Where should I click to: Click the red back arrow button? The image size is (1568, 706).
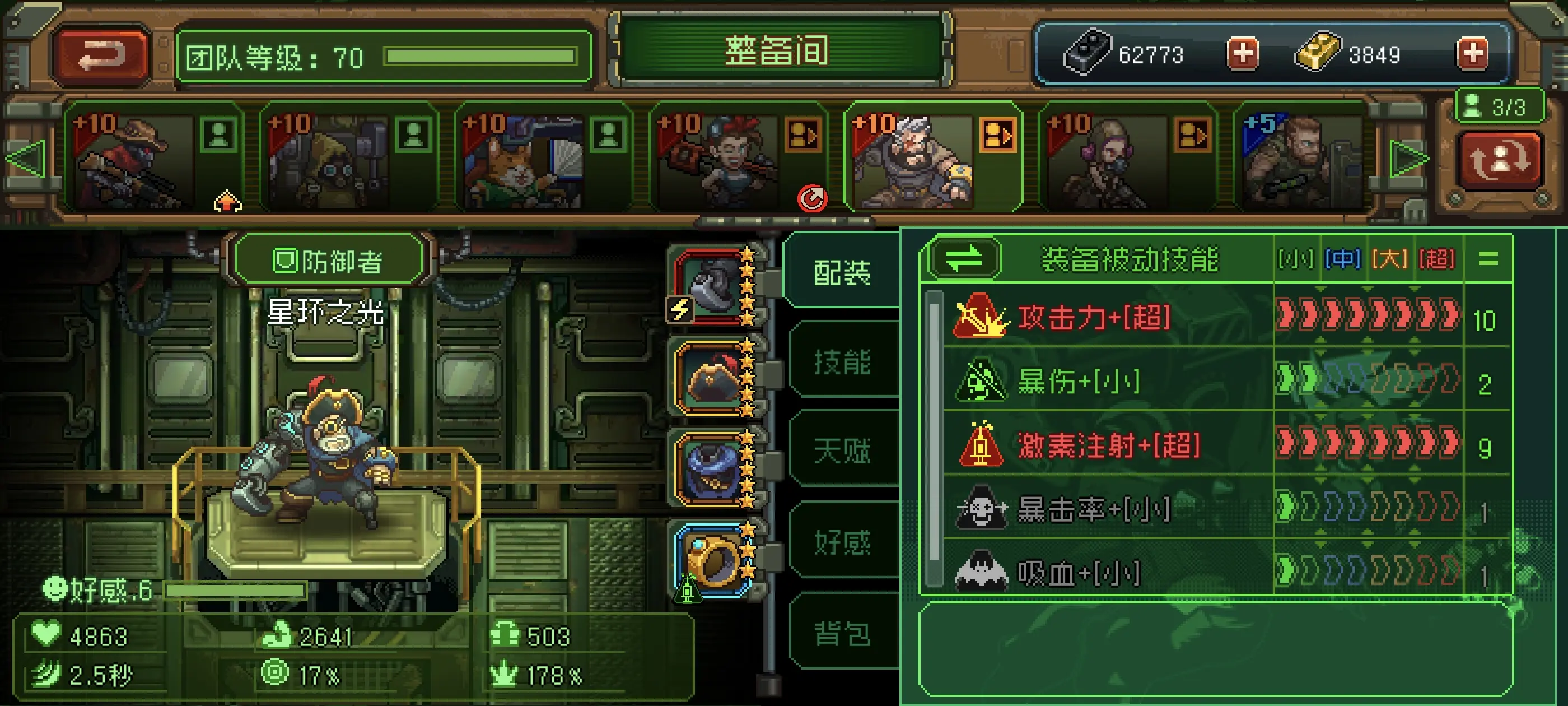point(101,56)
